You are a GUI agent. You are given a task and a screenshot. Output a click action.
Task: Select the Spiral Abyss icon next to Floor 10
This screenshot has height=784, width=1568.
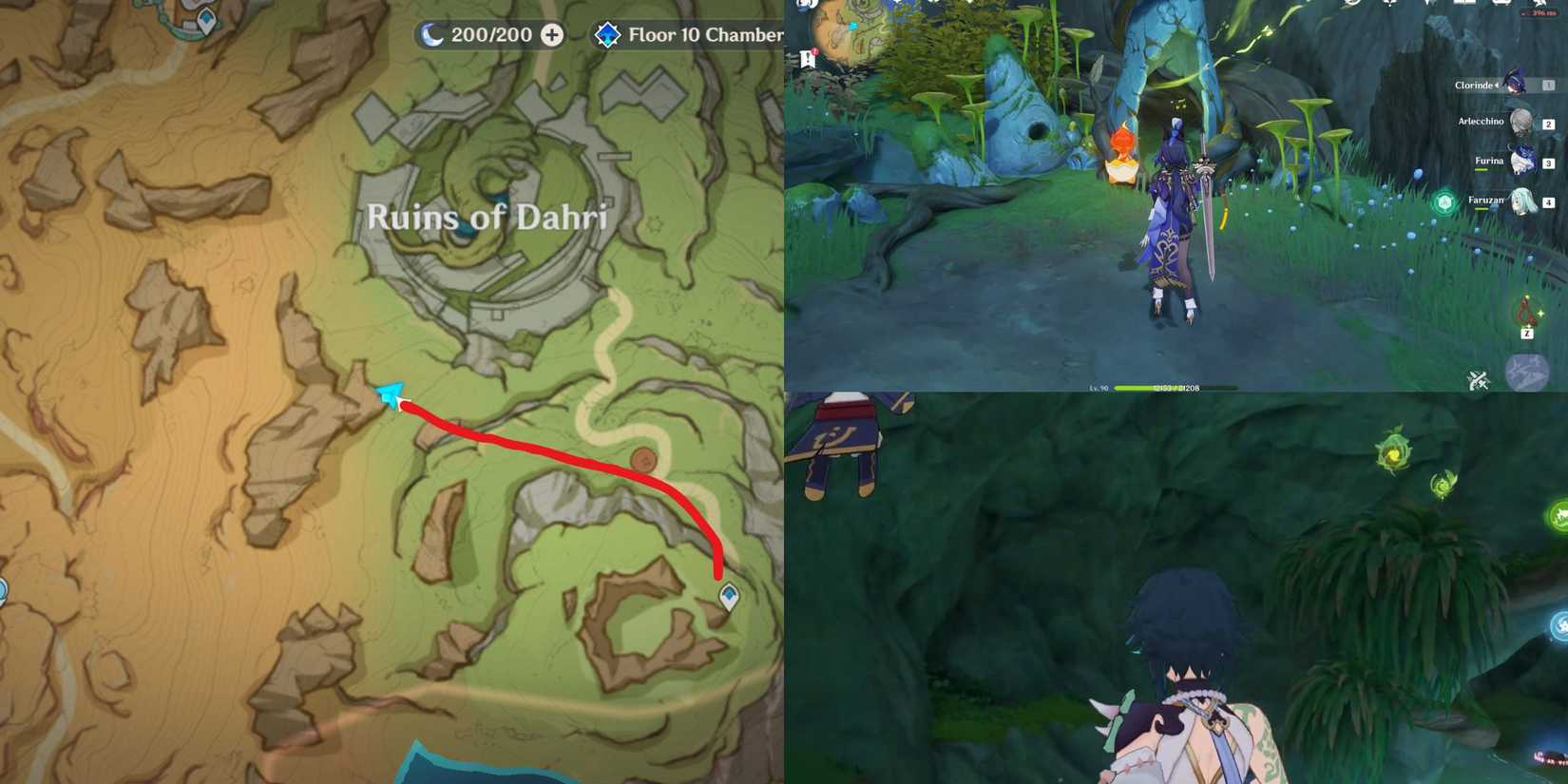tap(606, 35)
